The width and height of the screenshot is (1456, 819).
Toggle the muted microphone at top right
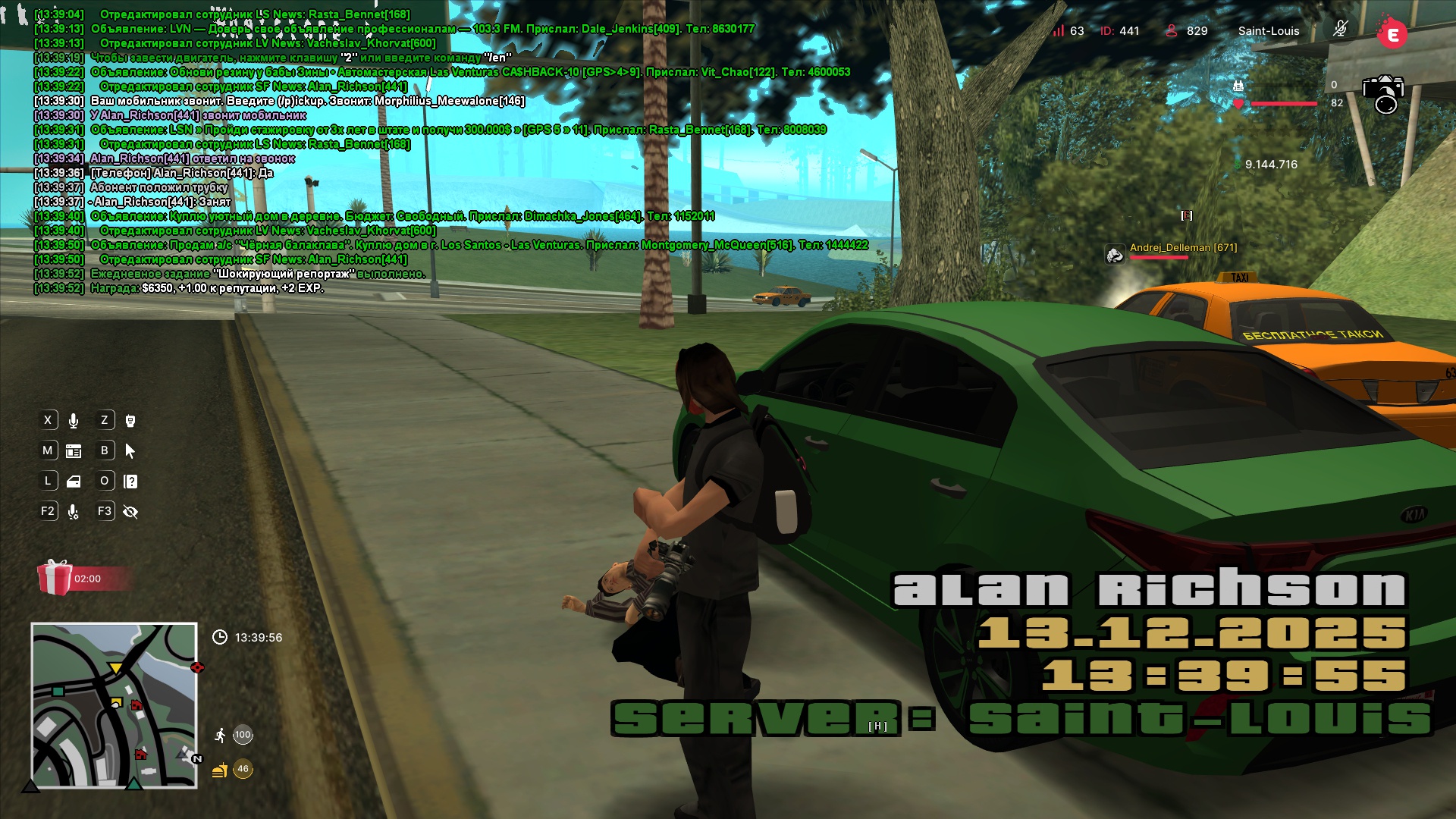pyautogui.click(x=1340, y=30)
